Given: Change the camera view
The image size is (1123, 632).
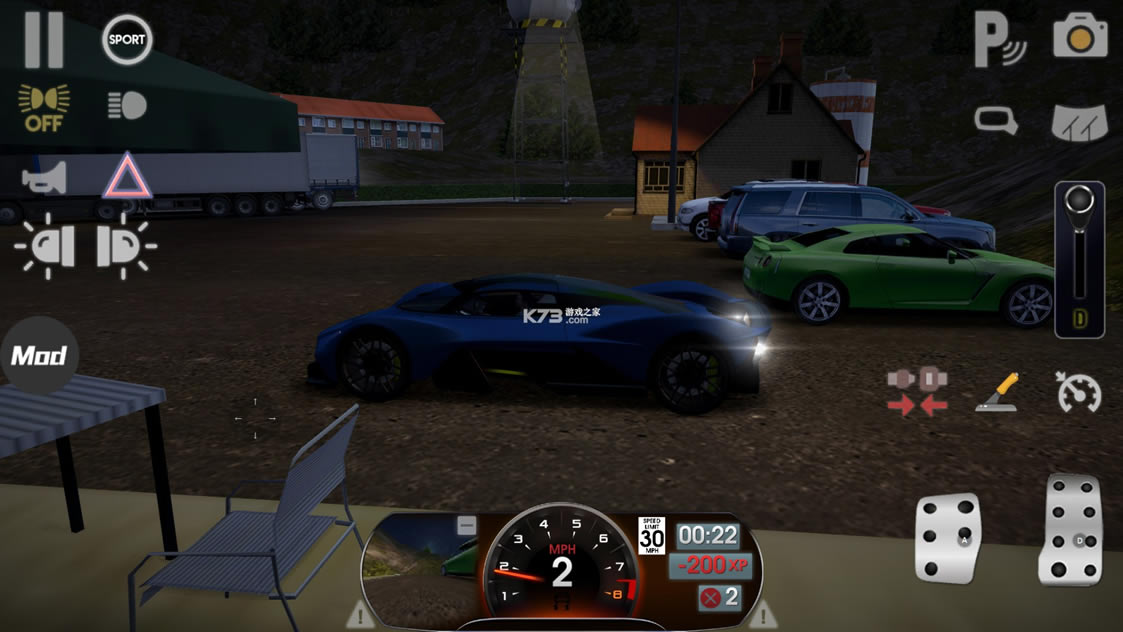Looking at the screenshot, I should (1080, 37).
